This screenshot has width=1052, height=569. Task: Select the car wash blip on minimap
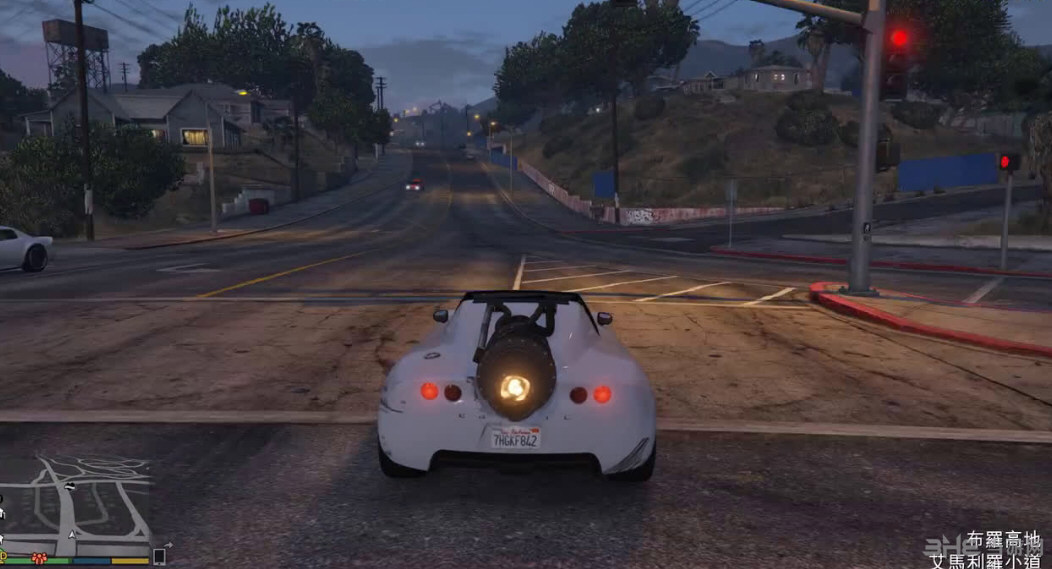(x=69, y=486)
